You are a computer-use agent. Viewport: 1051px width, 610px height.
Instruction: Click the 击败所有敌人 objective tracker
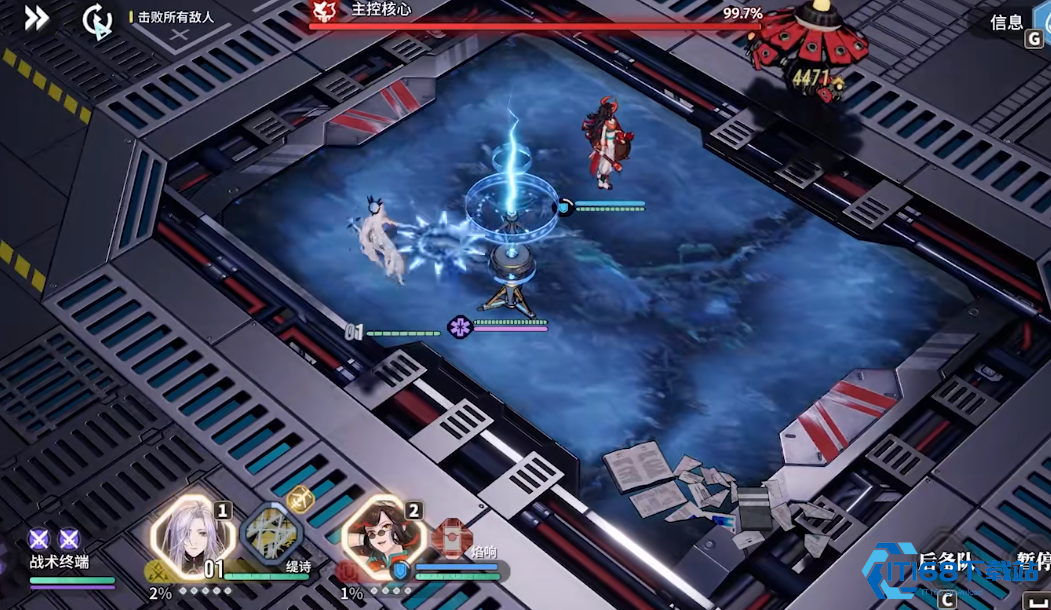[175, 17]
